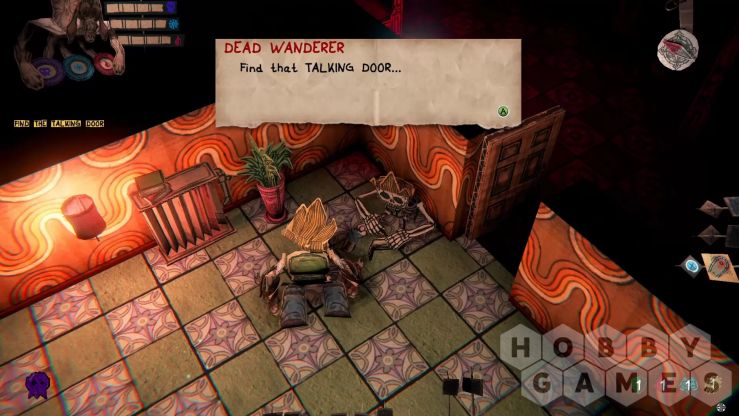Click the 'Find the Talking Door' objective tracker
This screenshot has width=739, height=416.
click(x=59, y=124)
